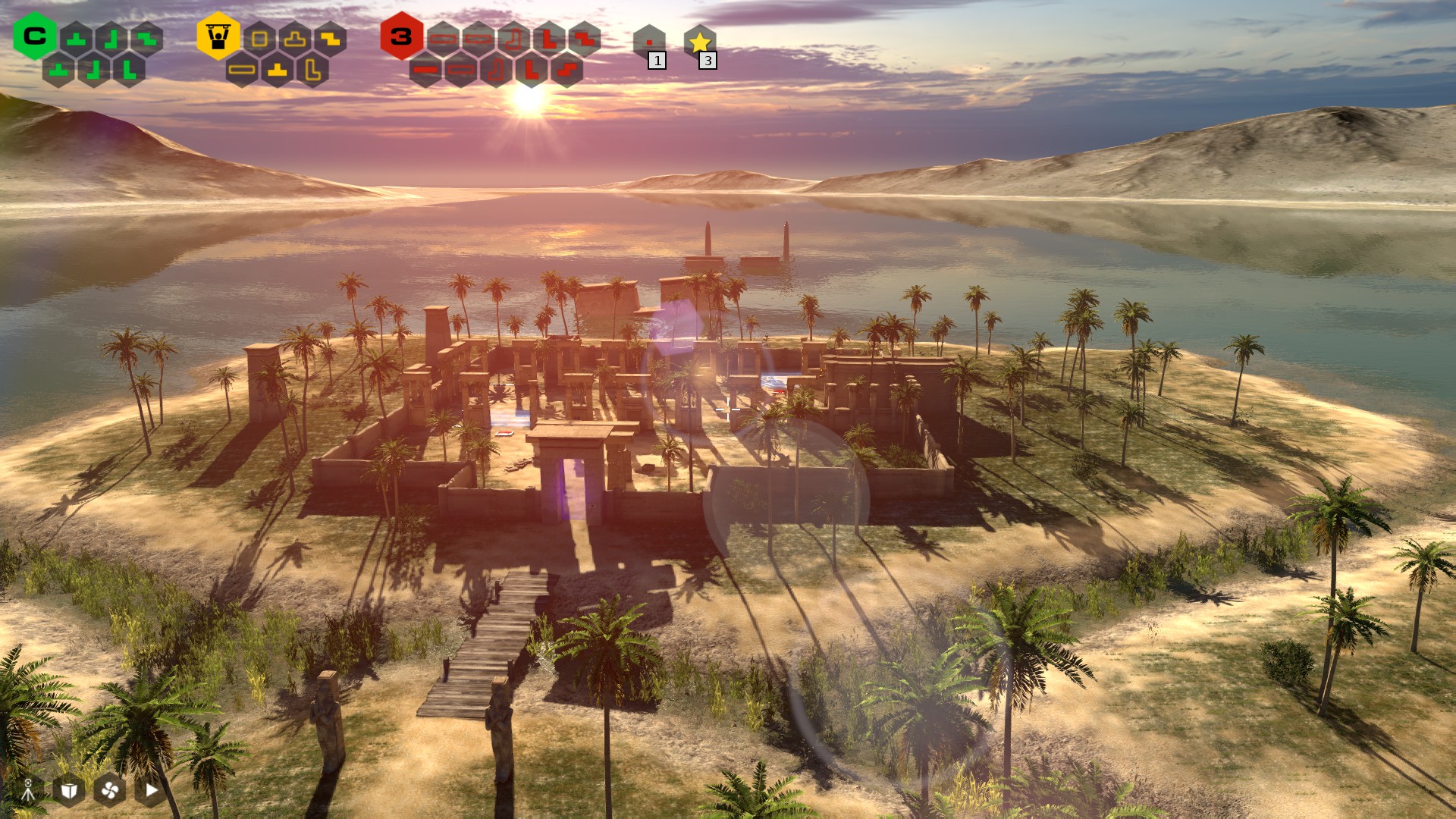Select the solid red long bar sigil
This screenshot has width=1456, height=819.
pos(425,70)
